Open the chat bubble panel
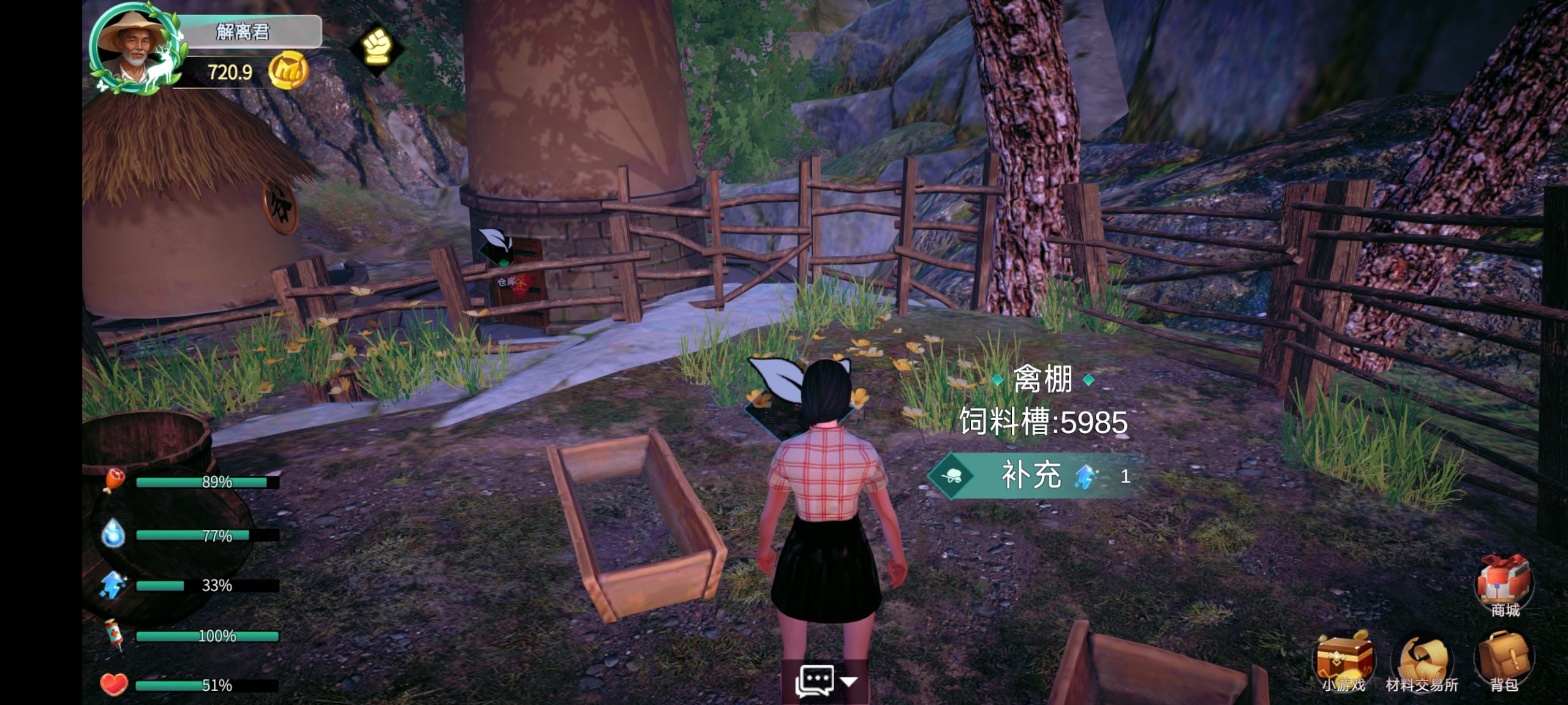The width and height of the screenshot is (1568, 705). pyautogui.click(x=815, y=680)
